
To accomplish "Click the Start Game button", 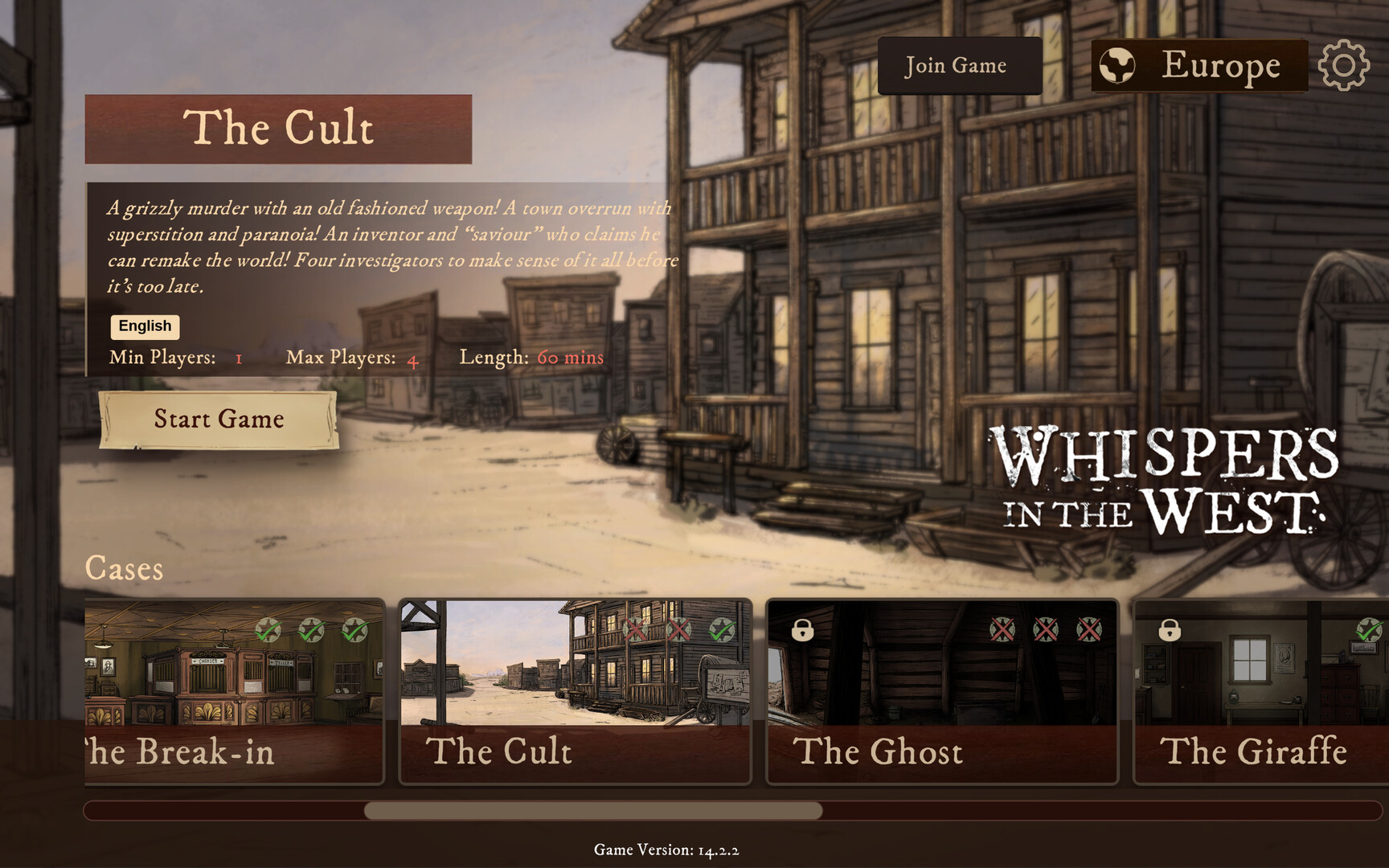I will point(218,419).
